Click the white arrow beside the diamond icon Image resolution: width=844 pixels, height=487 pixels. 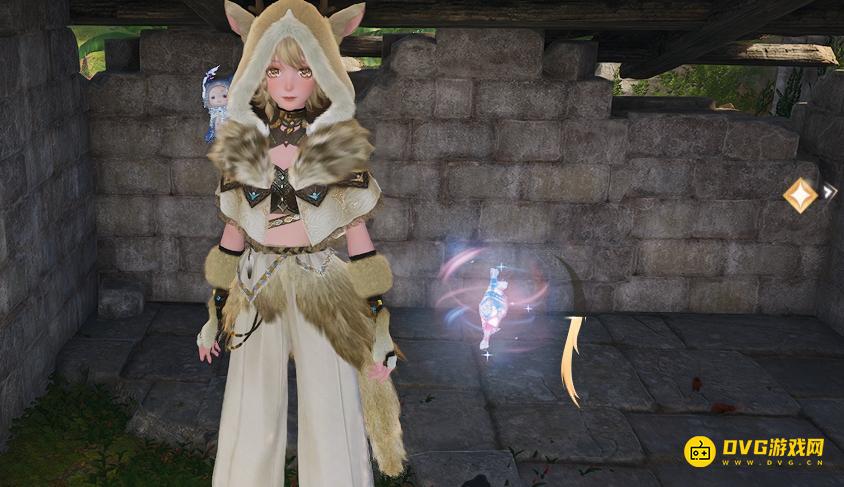tap(829, 190)
